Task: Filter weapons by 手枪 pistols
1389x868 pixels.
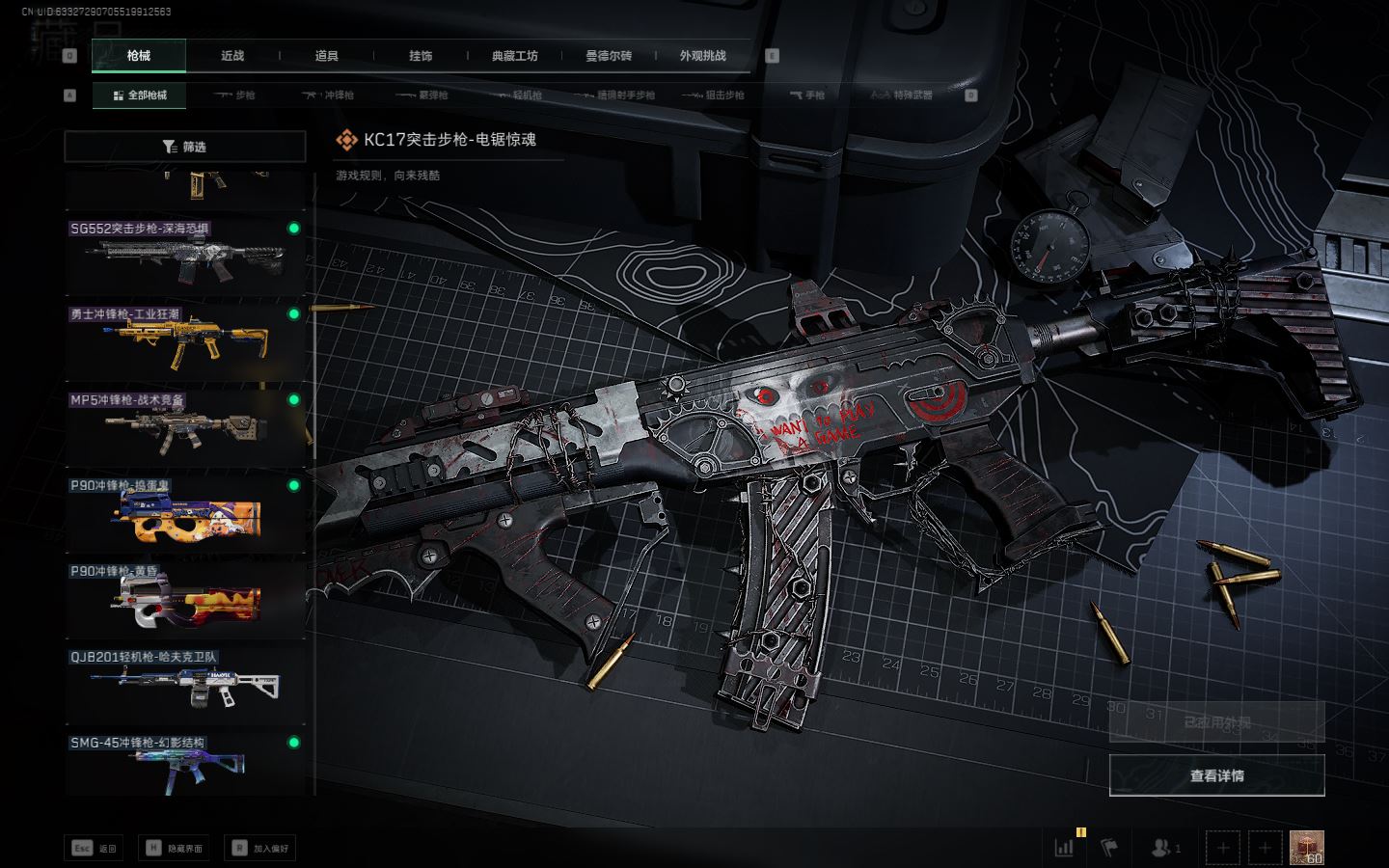Action: [807, 95]
